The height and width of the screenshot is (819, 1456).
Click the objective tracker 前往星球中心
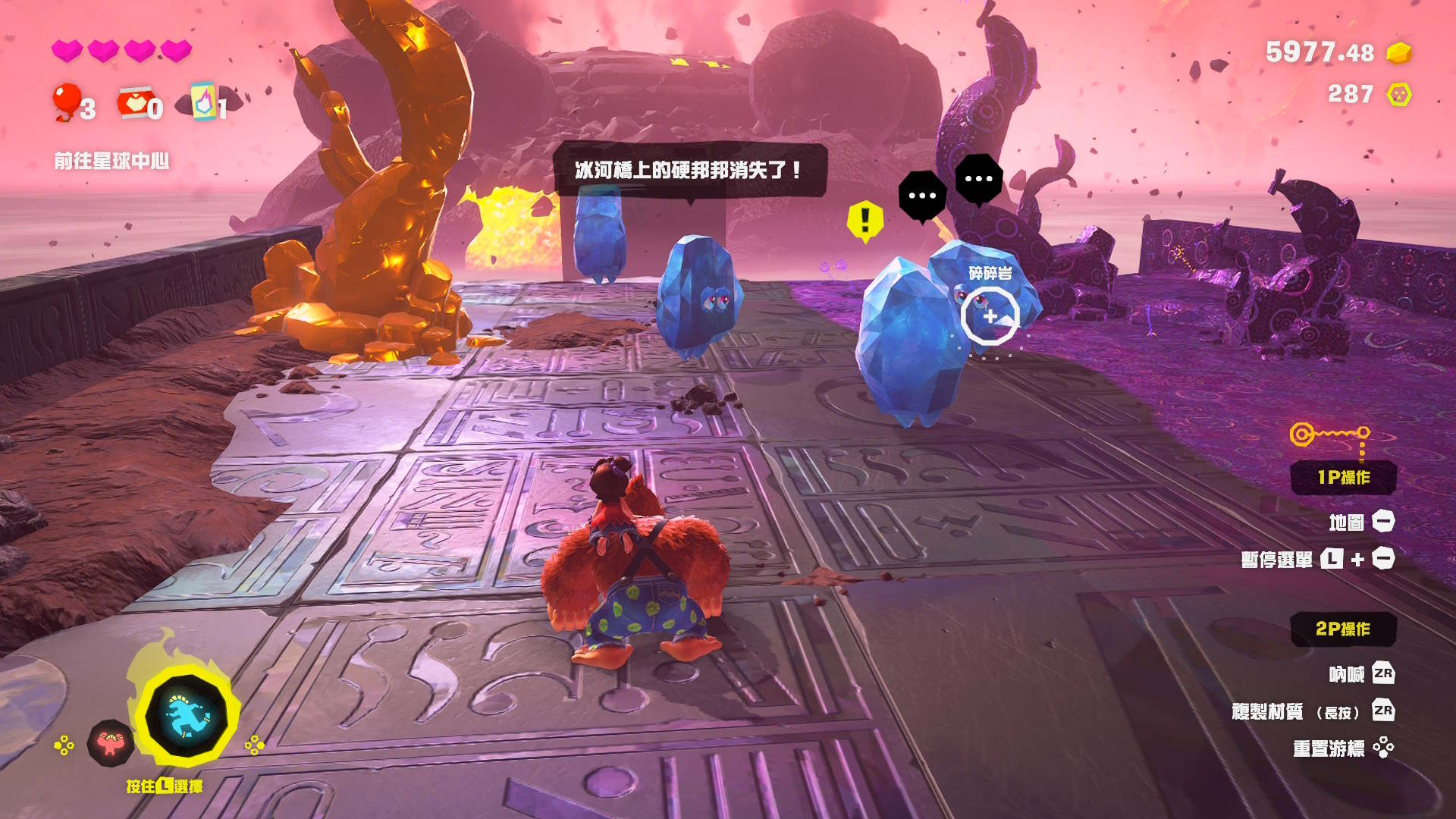111,161
